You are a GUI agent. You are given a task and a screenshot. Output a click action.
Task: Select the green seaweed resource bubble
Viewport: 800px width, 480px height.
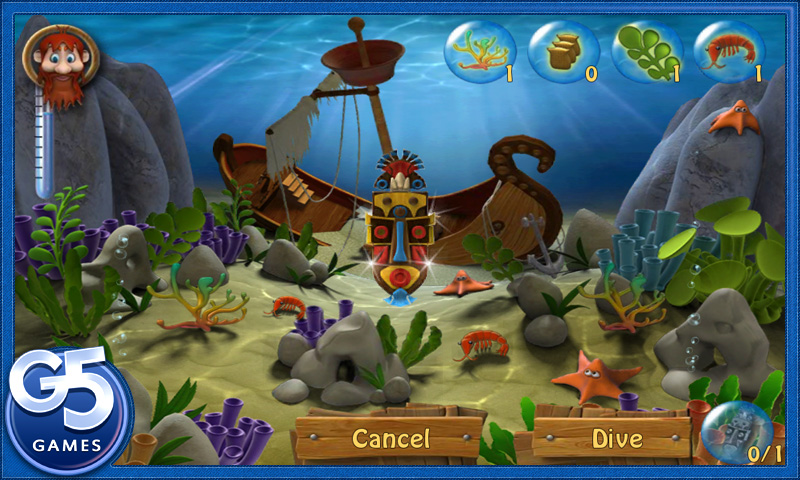pos(646,52)
